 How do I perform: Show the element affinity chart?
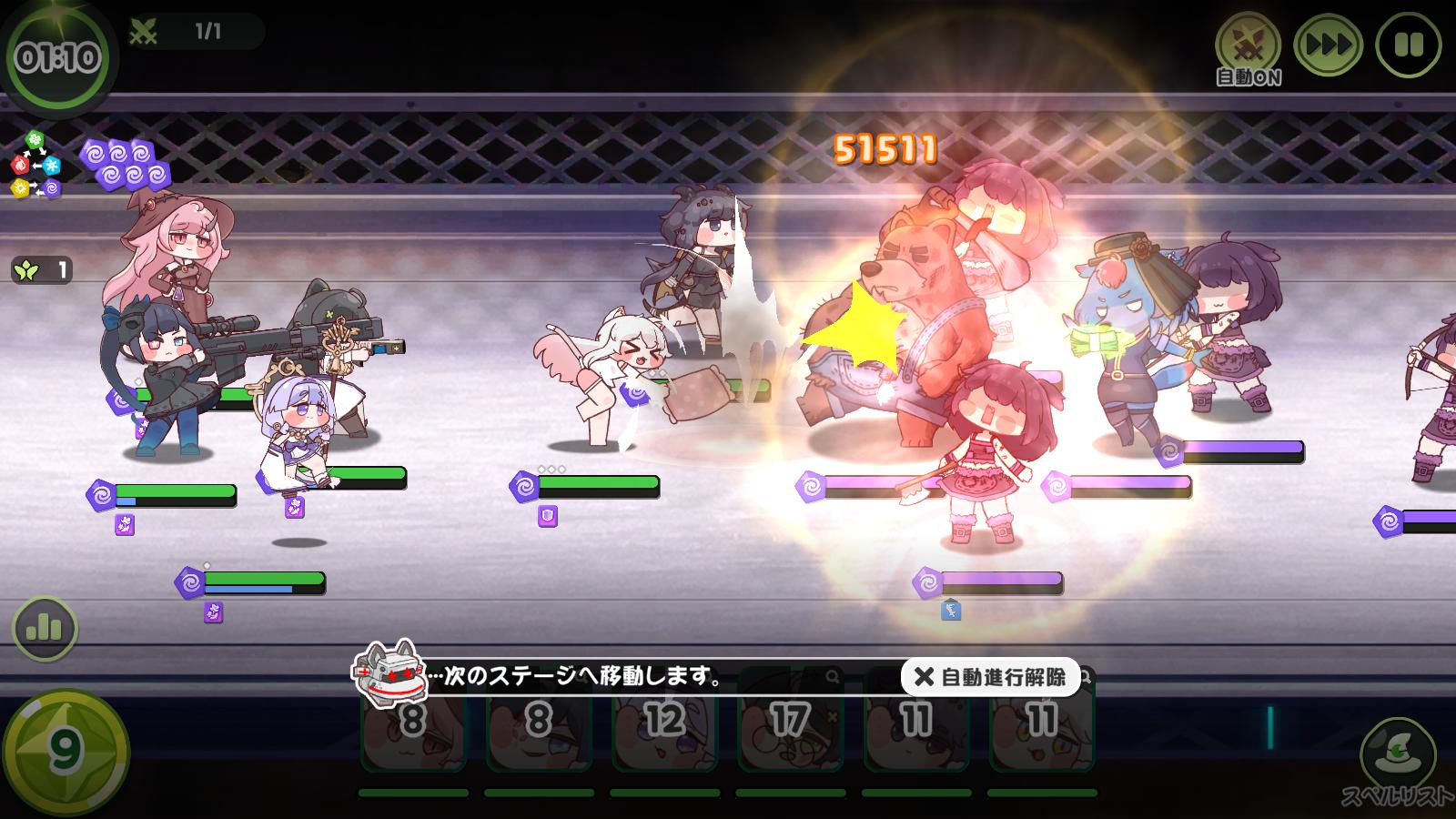(x=36, y=165)
